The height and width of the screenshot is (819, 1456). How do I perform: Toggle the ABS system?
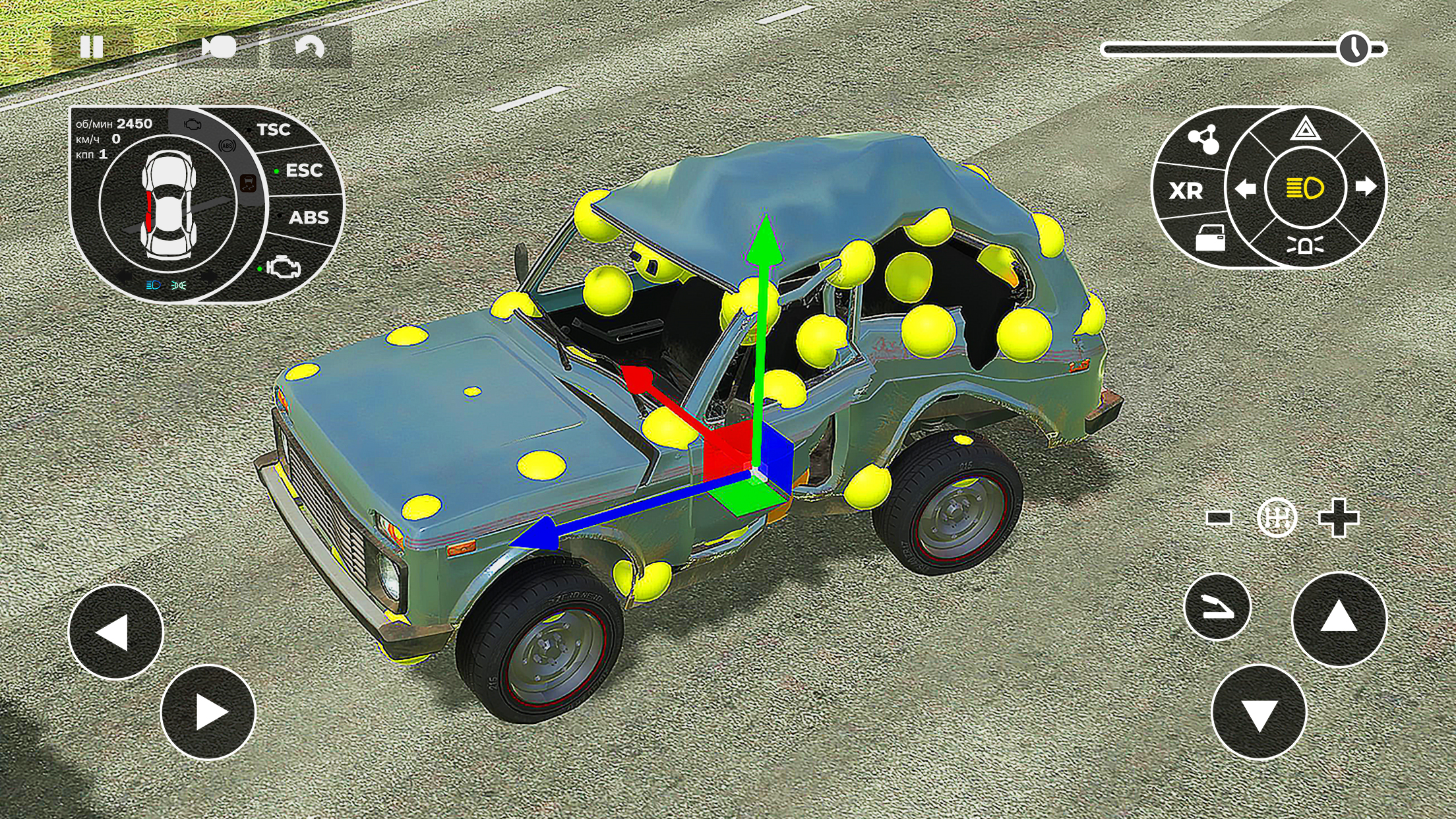(x=310, y=218)
